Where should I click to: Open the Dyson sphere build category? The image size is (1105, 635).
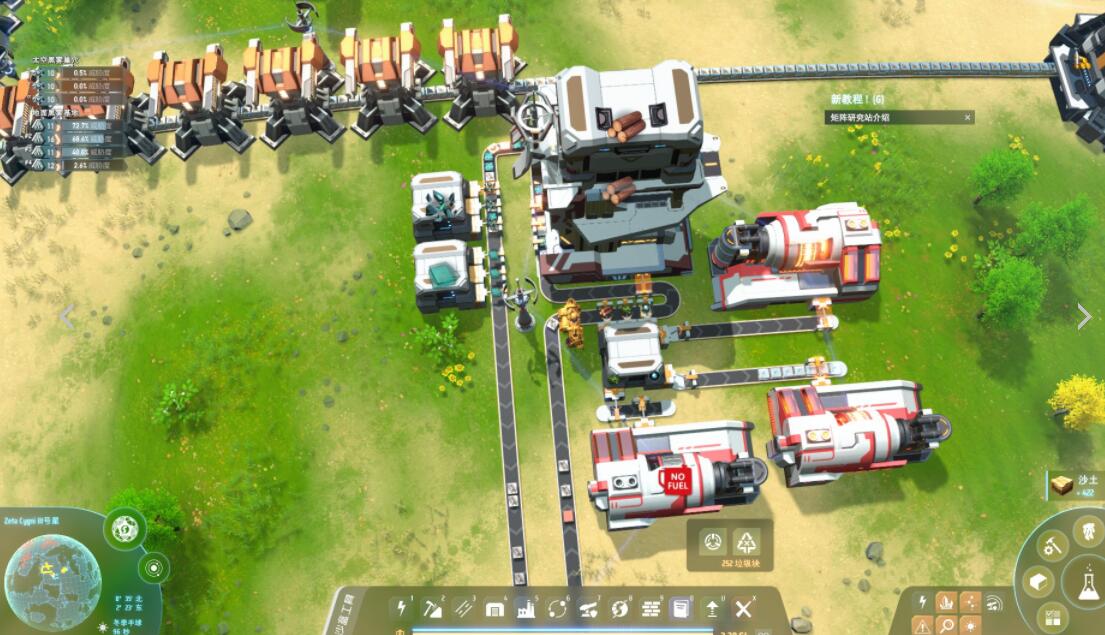point(619,608)
